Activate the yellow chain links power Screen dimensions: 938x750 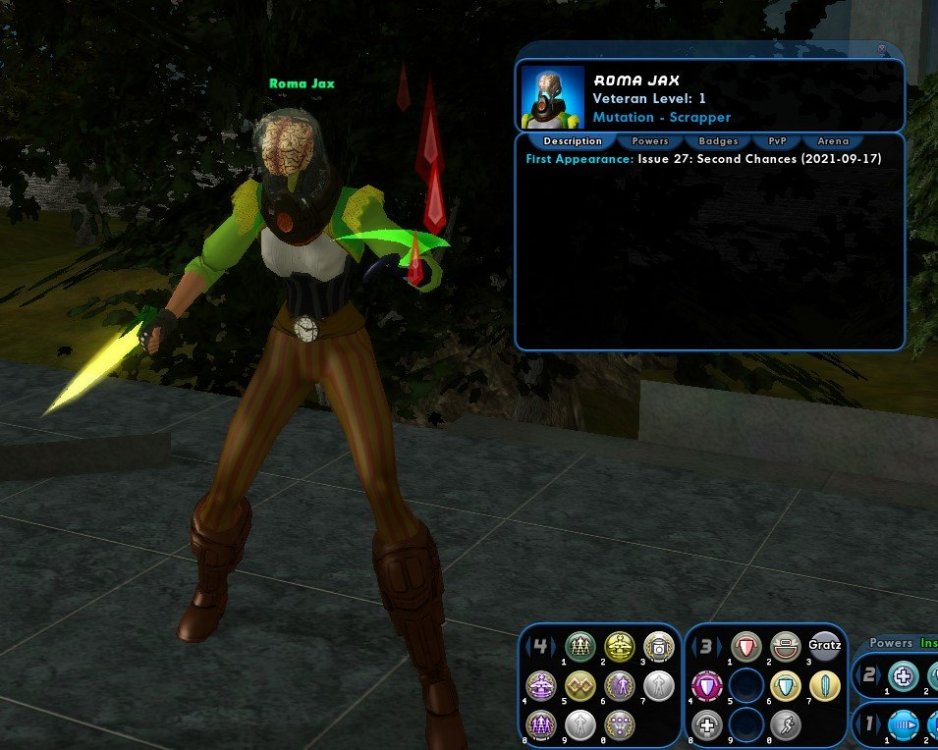[580, 686]
